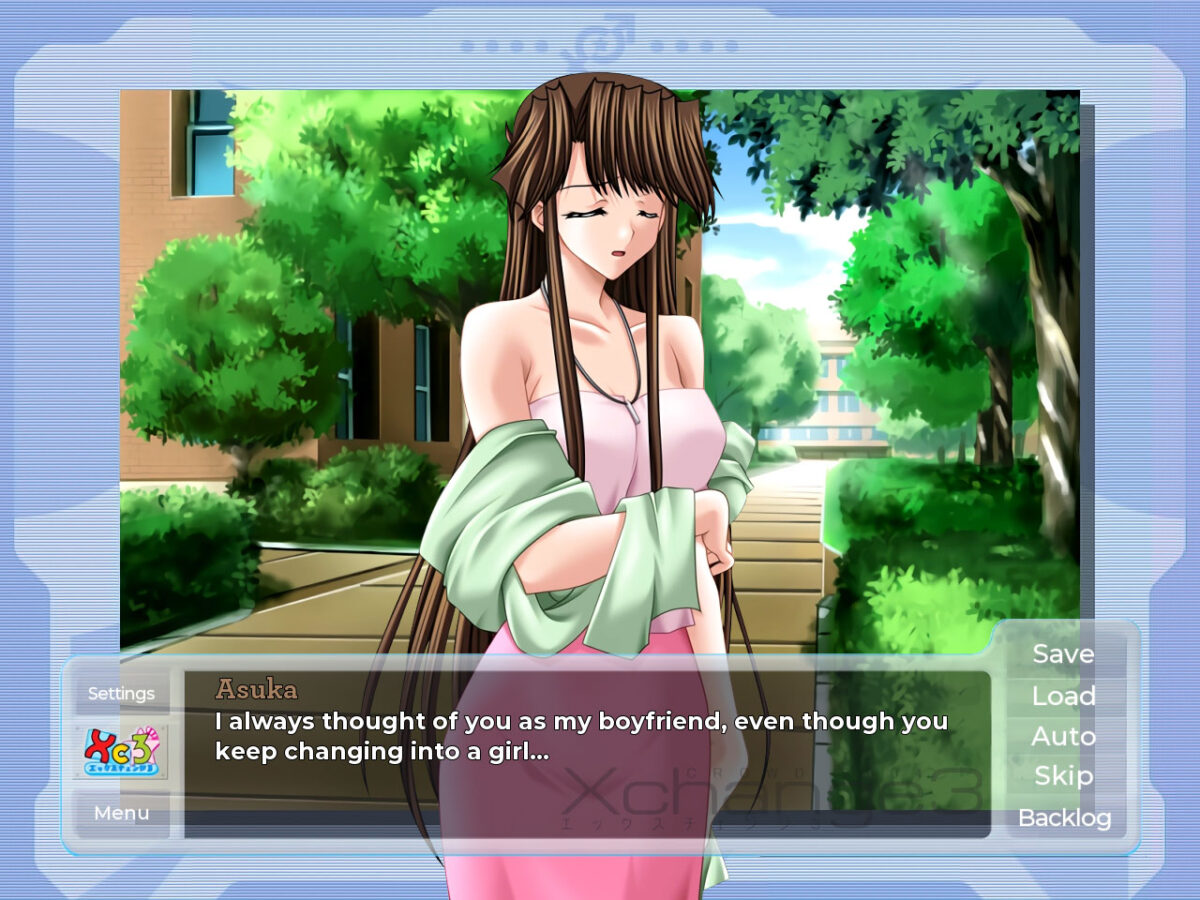The width and height of the screenshot is (1200, 900).
Task: Toggle Auto text advance
Action: pyautogui.click(x=1063, y=737)
